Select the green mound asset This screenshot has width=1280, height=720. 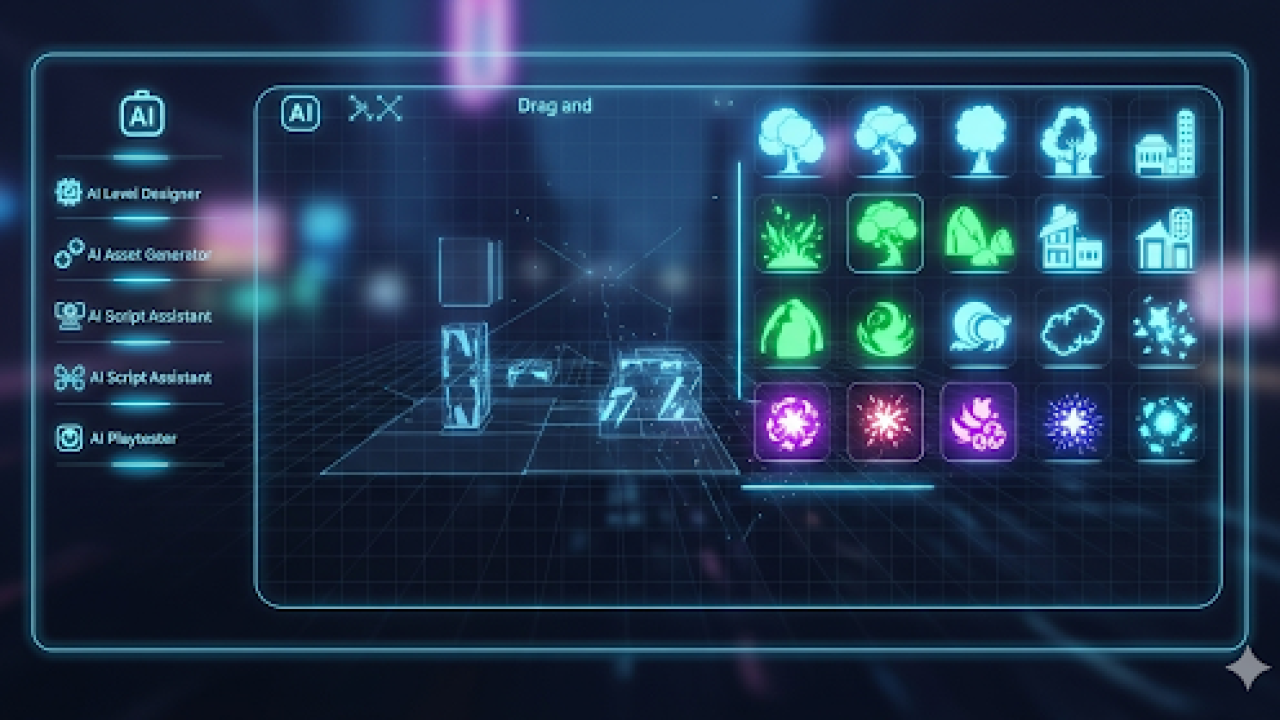coord(791,328)
